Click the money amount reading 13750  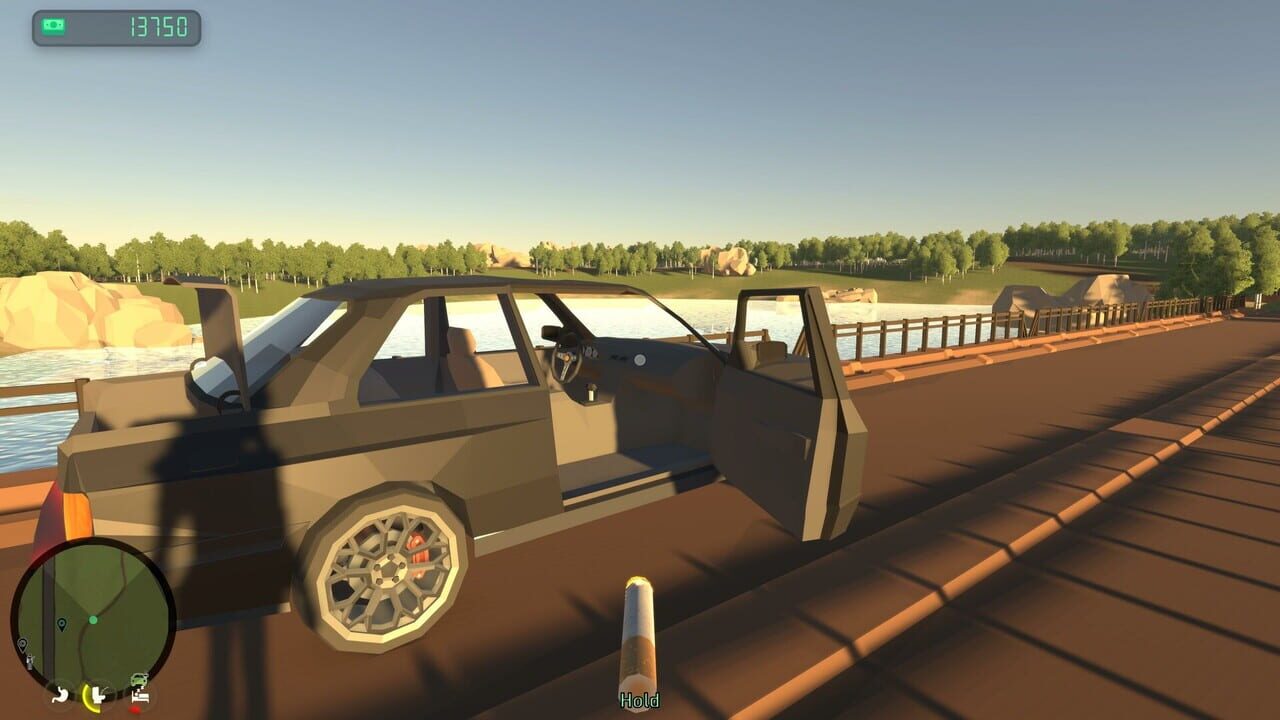point(160,26)
